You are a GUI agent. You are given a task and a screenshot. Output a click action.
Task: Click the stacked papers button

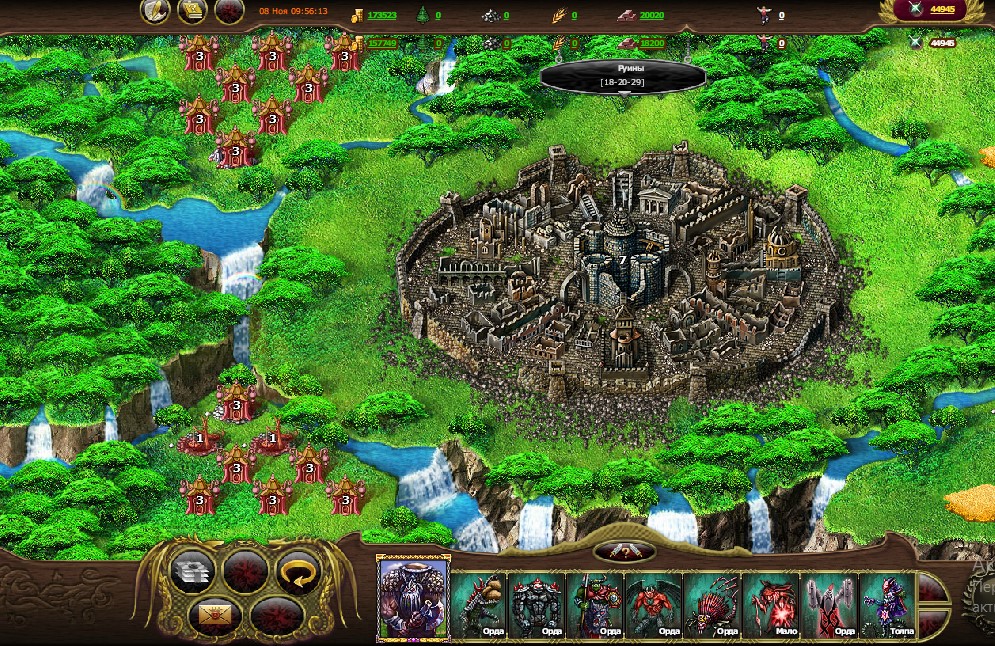pyautogui.click(x=193, y=572)
